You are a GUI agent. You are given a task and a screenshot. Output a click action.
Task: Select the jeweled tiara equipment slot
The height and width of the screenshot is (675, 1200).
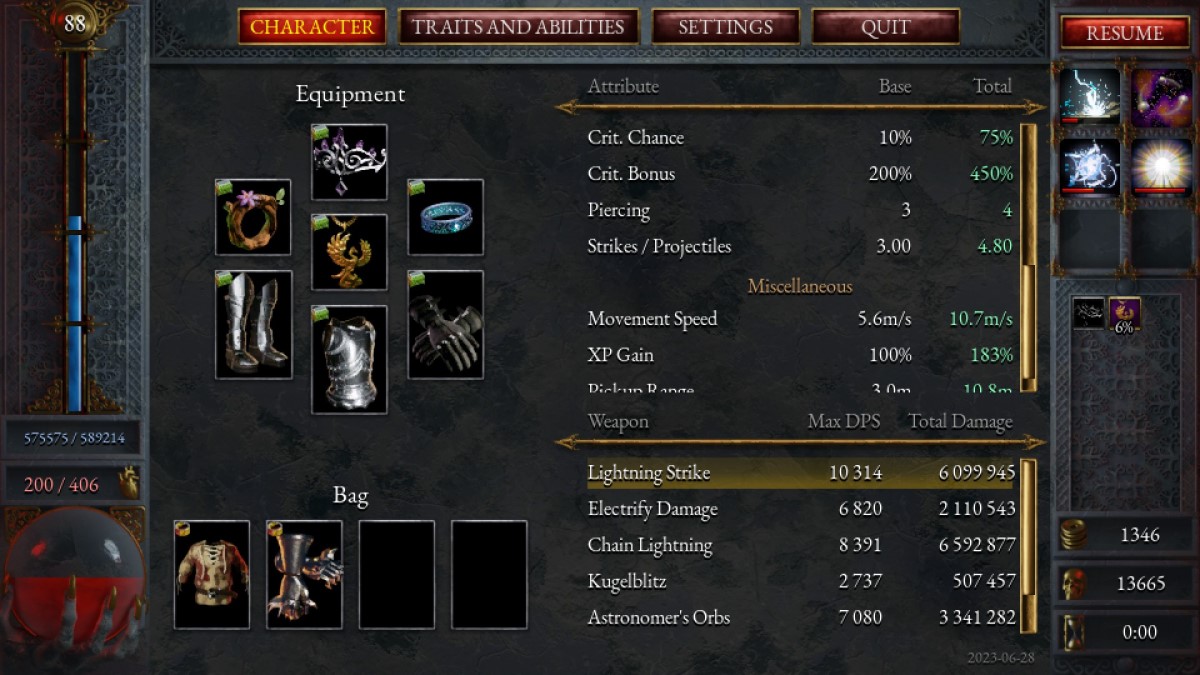click(349, 162)
